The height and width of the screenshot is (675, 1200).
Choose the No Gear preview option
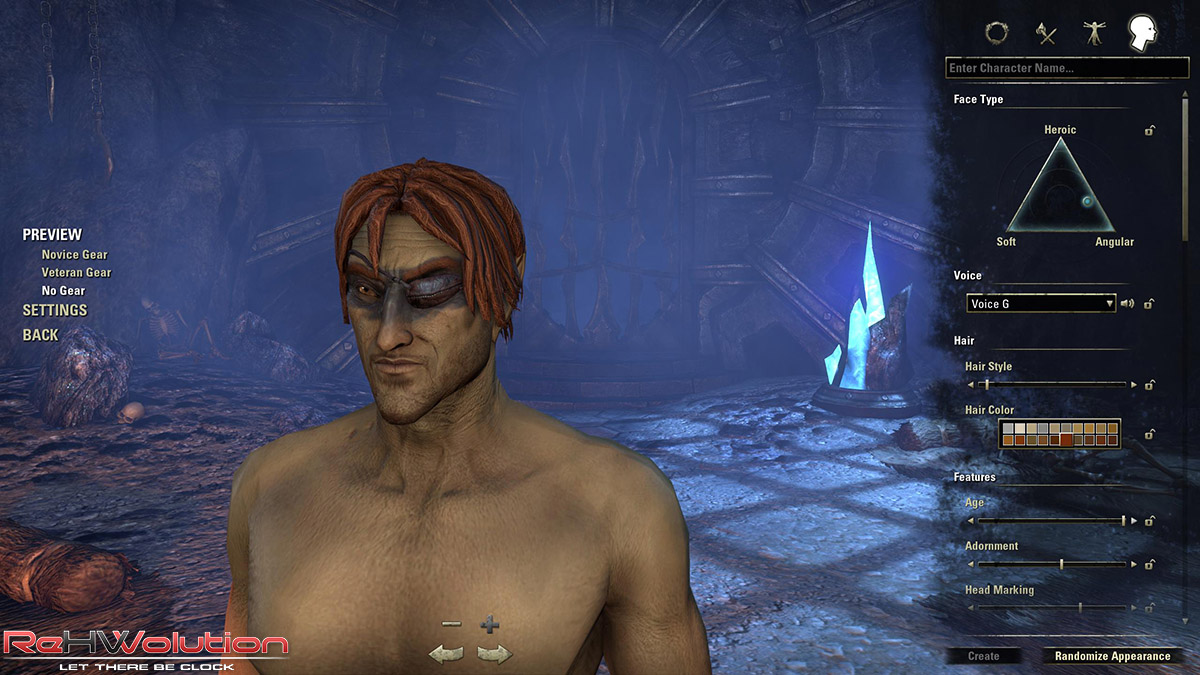pyautogui.click(x=63, y=291)
